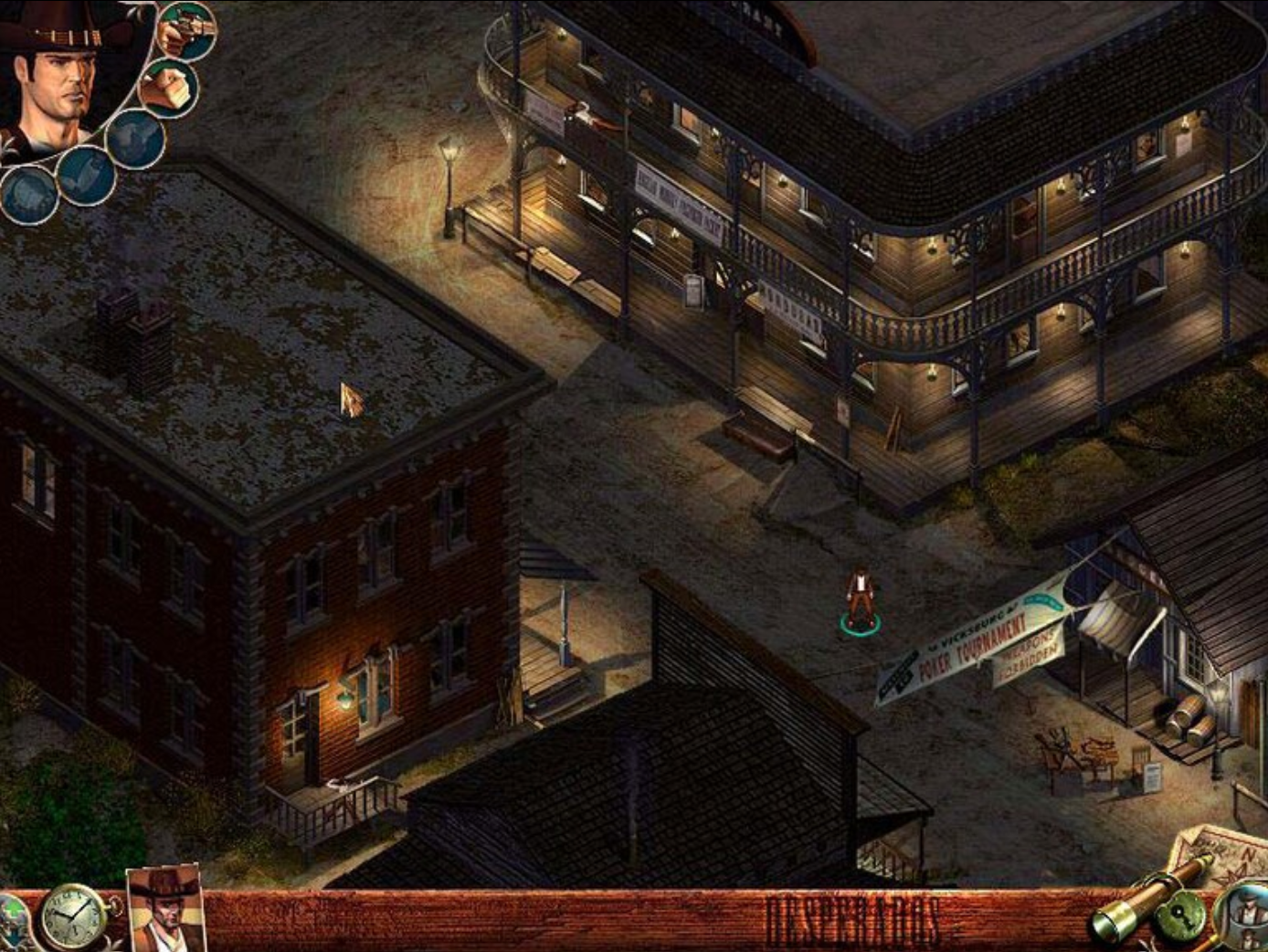This screenshot has height=952, width=1268.
Task: Select Cooper standing in the street
Action: [860, 598]
